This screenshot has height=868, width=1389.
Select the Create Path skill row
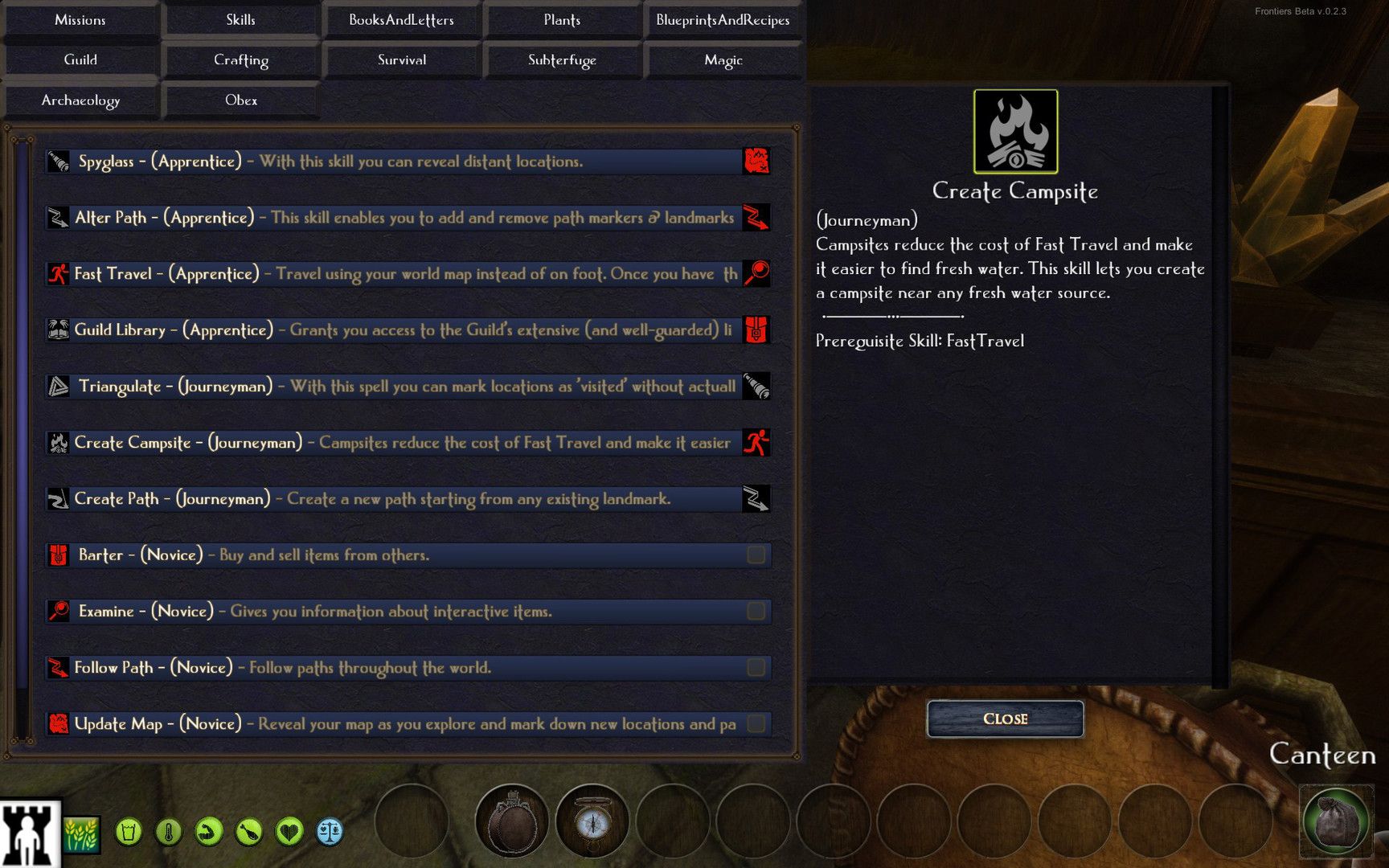[x=394, y=499]
